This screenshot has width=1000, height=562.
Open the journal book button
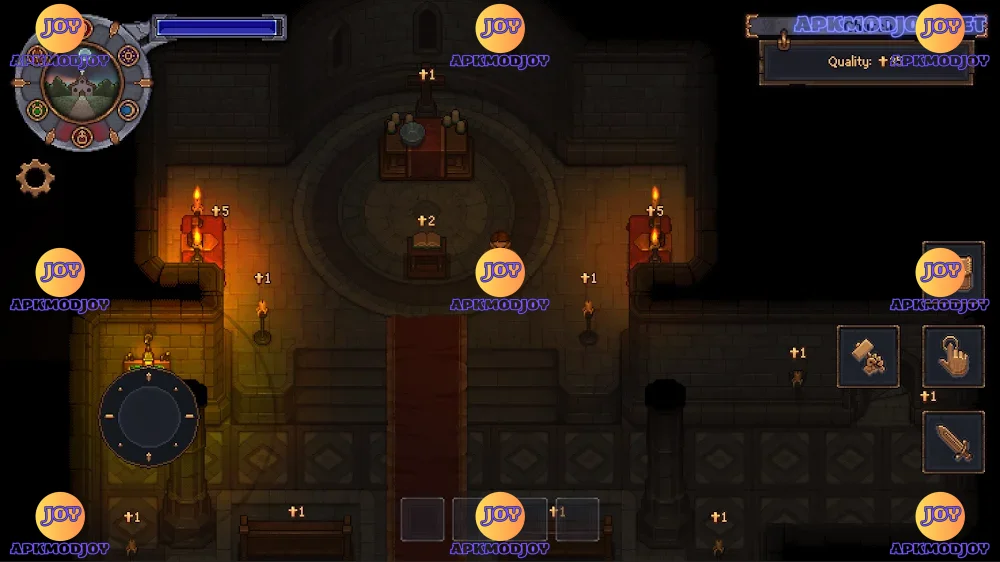[953, 272]
